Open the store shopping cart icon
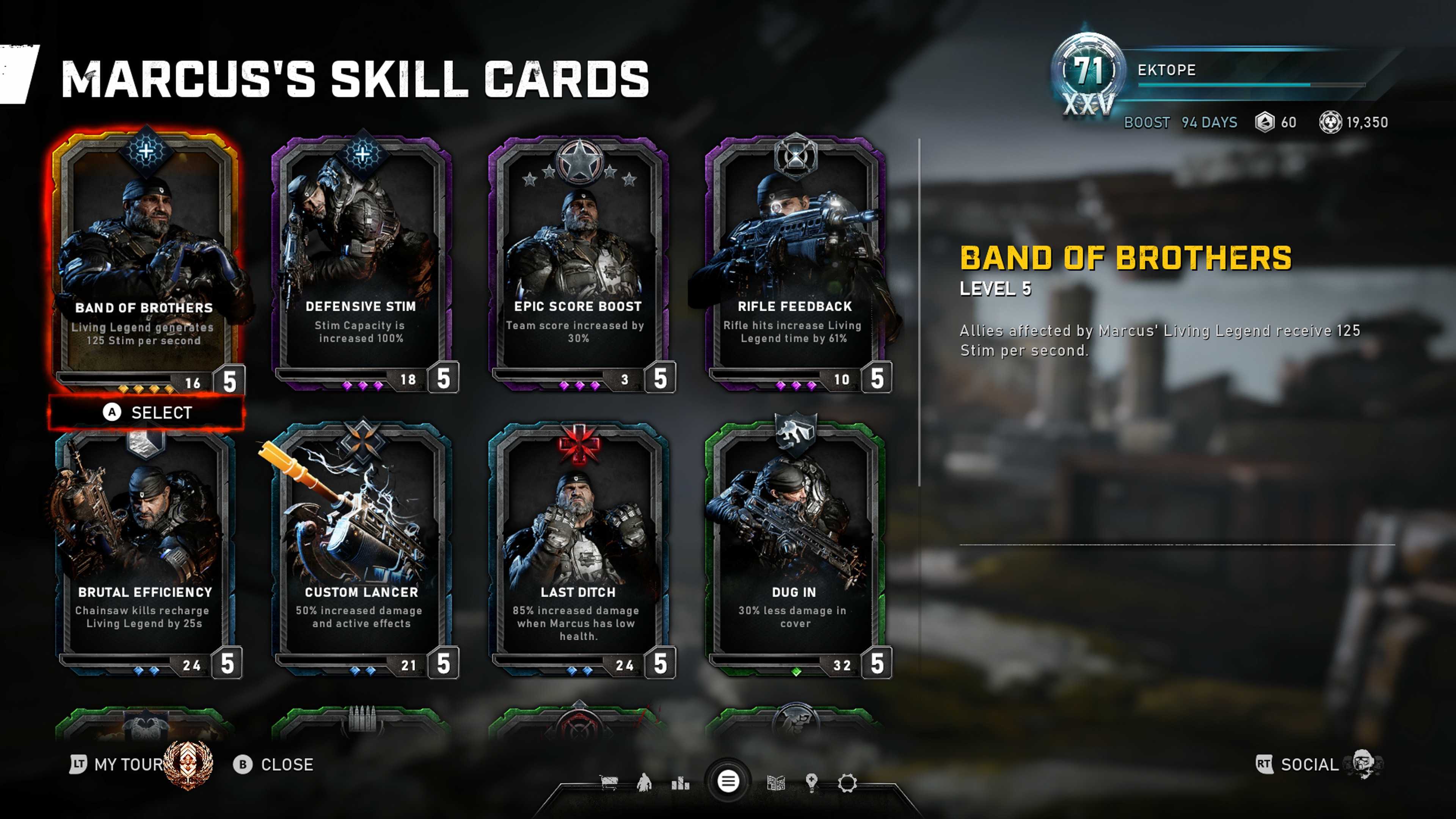The width and height of the screenshot is (1456, 819). pos(608,783)
